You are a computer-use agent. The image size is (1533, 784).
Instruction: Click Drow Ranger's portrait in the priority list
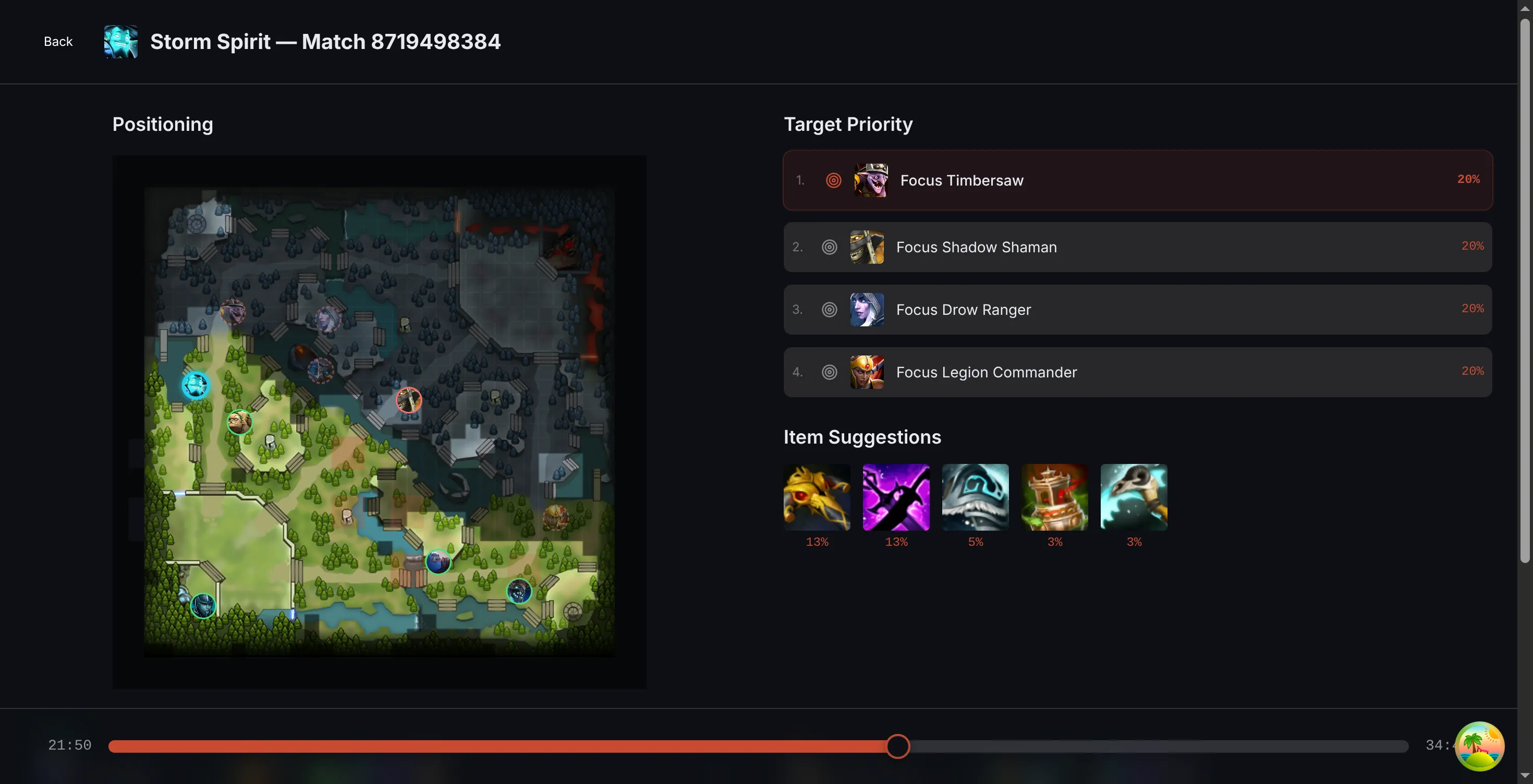[x=867, y=310]
